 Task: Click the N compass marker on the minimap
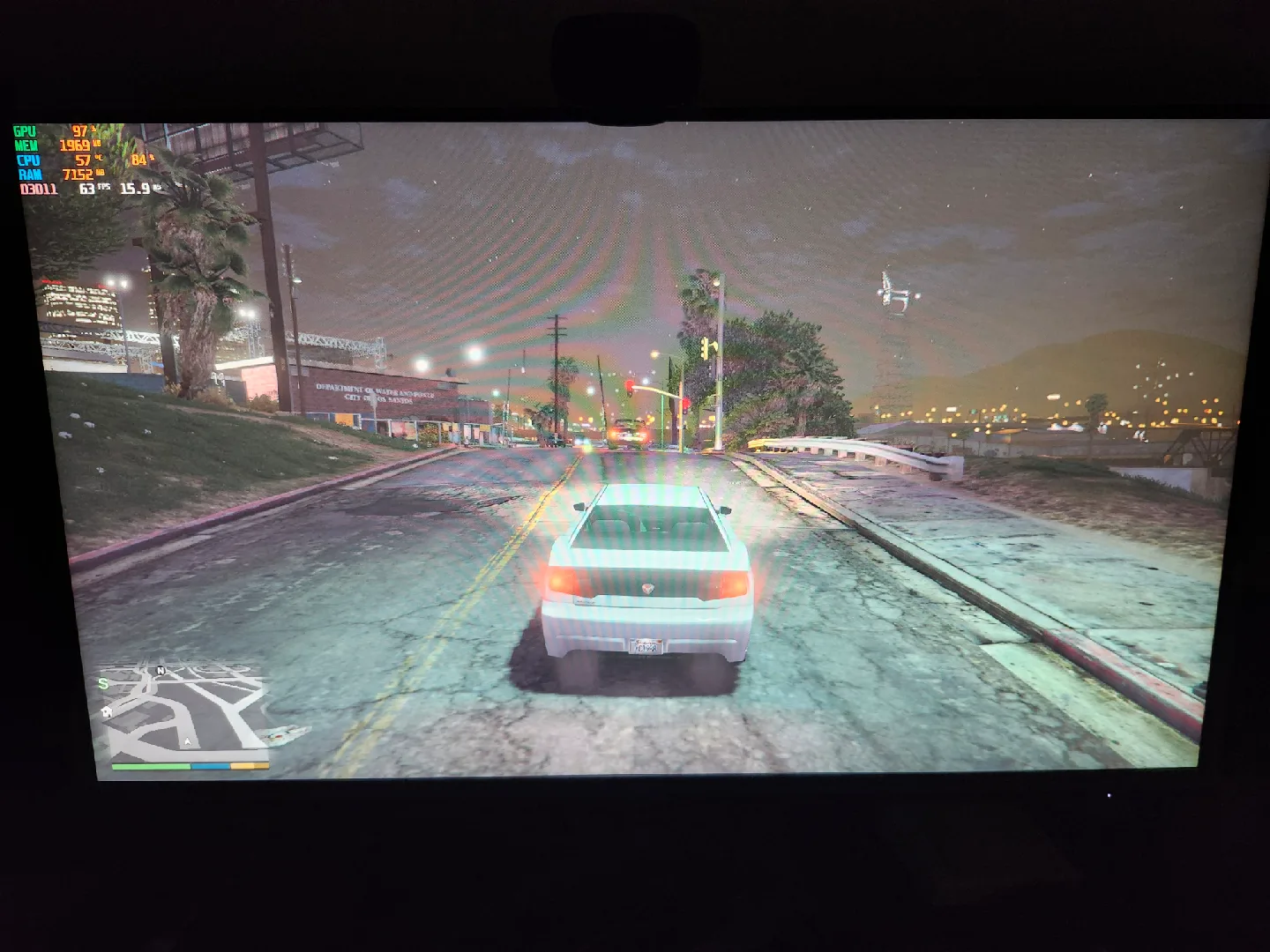pyautogui.click(x=161, y=671)
